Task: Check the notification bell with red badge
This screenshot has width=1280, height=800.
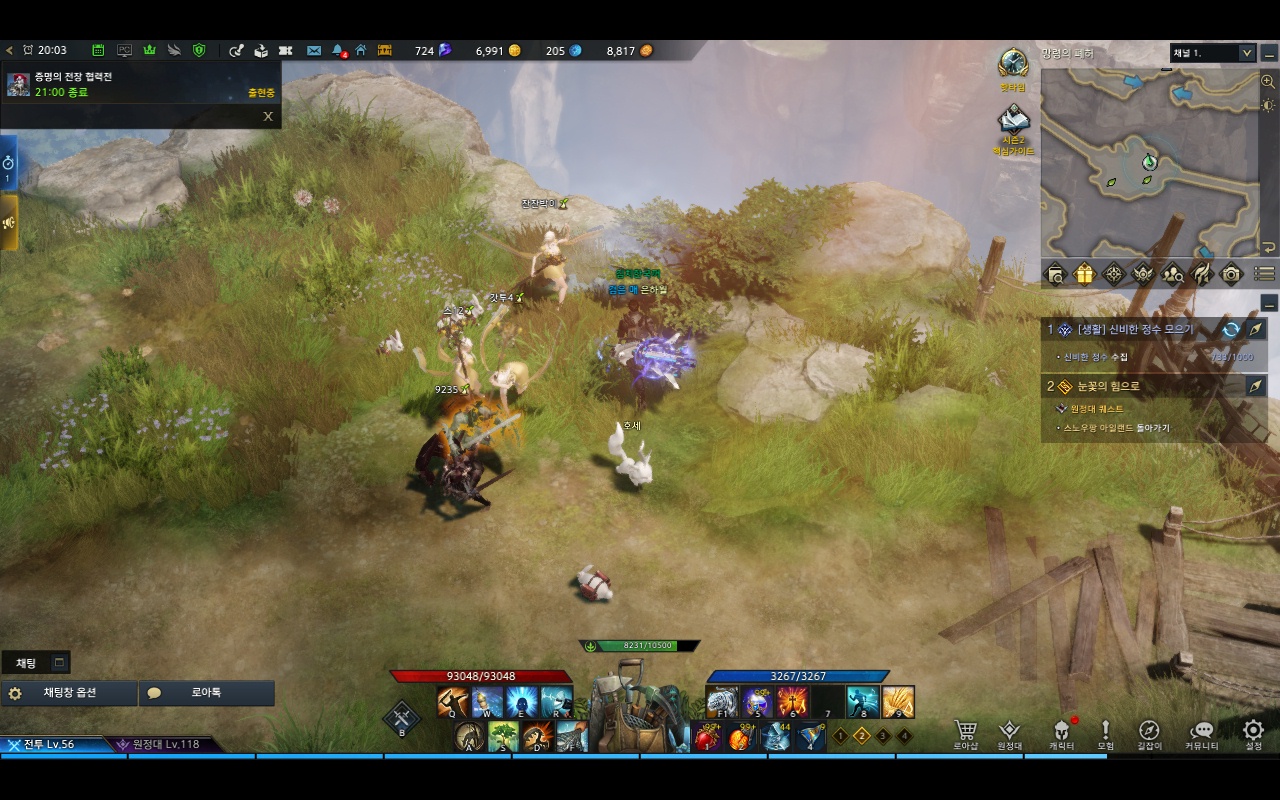Action: [338, 50]
